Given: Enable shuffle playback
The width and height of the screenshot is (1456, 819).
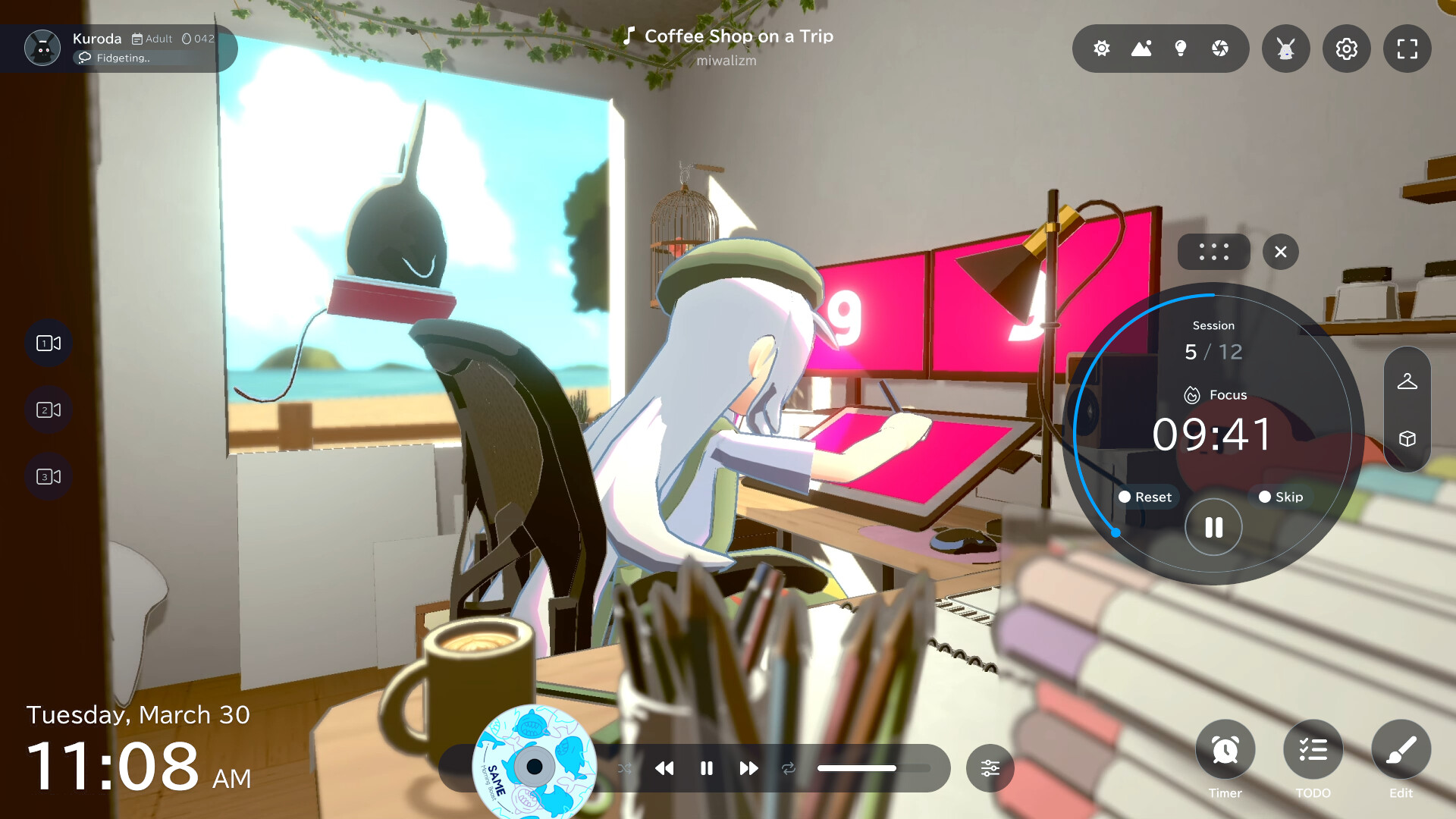Looking at the screenshot, I should (x=625, y=768).
